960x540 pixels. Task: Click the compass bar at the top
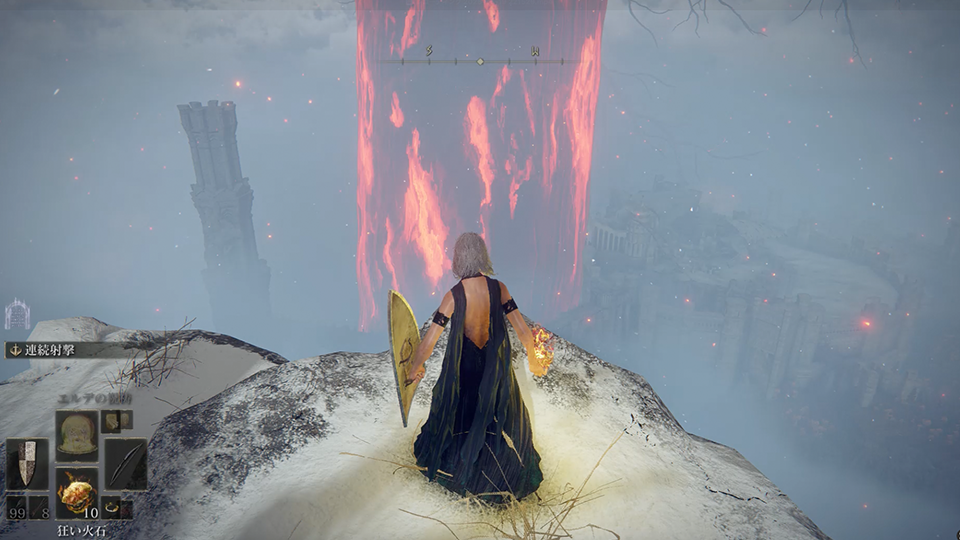(480, 61)
